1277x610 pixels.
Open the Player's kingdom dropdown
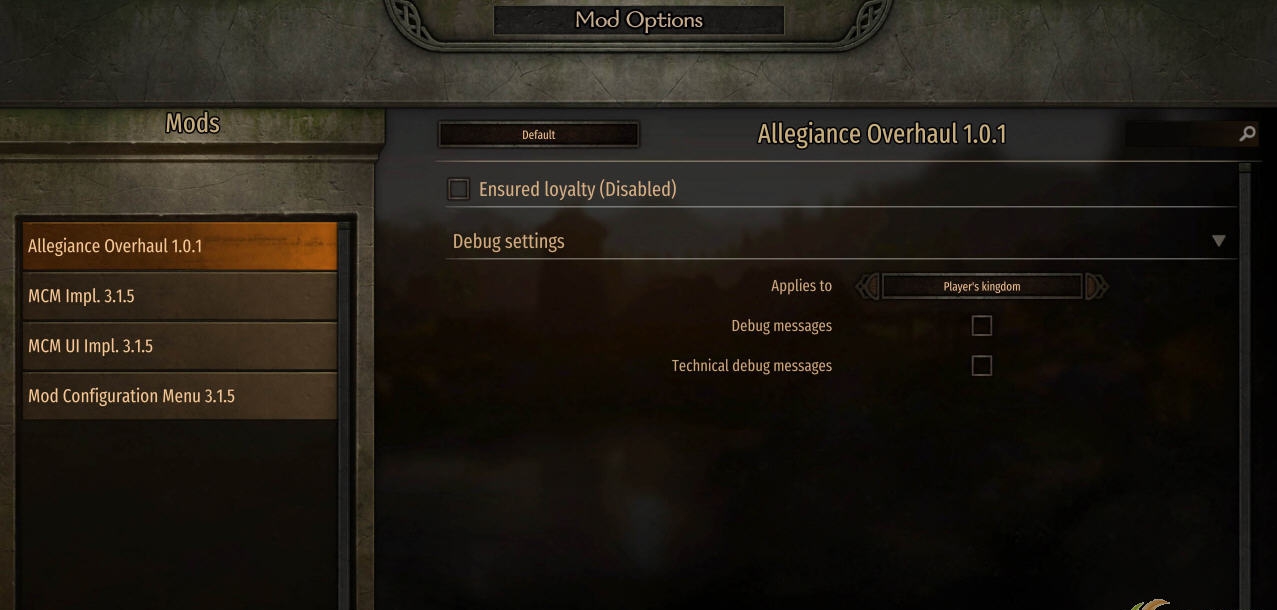(981, 287)
